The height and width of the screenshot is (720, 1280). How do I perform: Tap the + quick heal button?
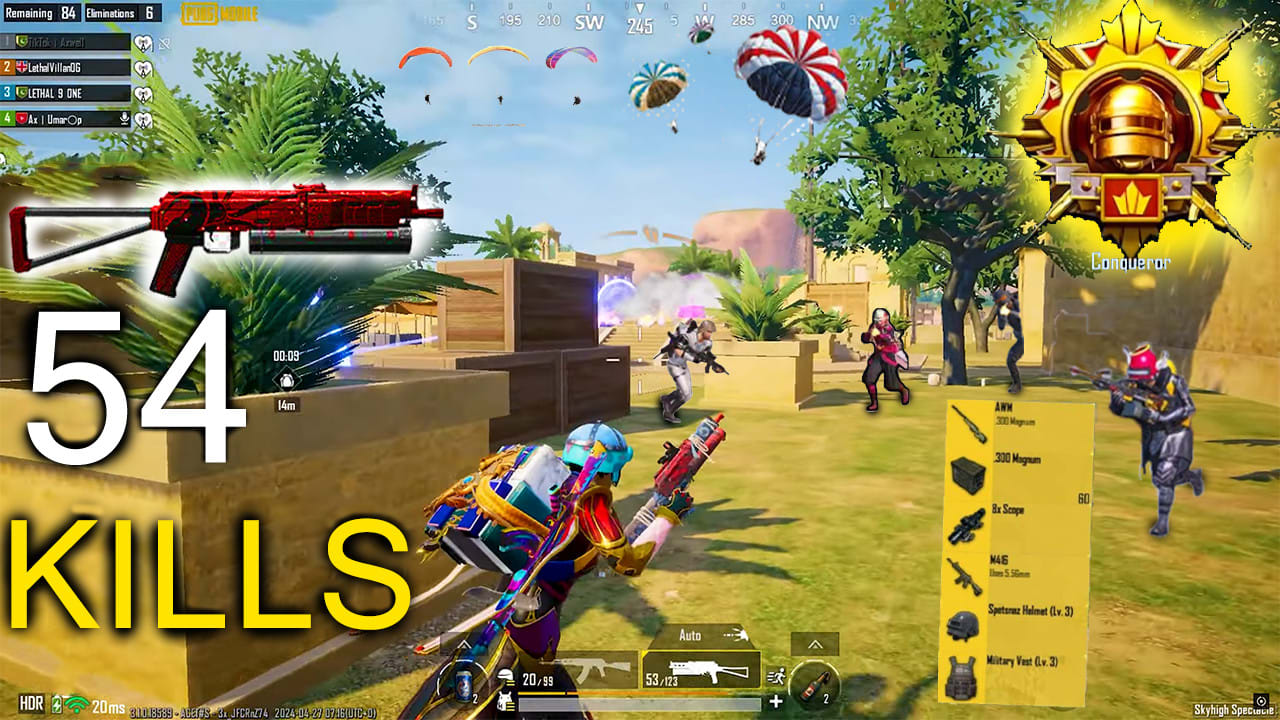775,701
